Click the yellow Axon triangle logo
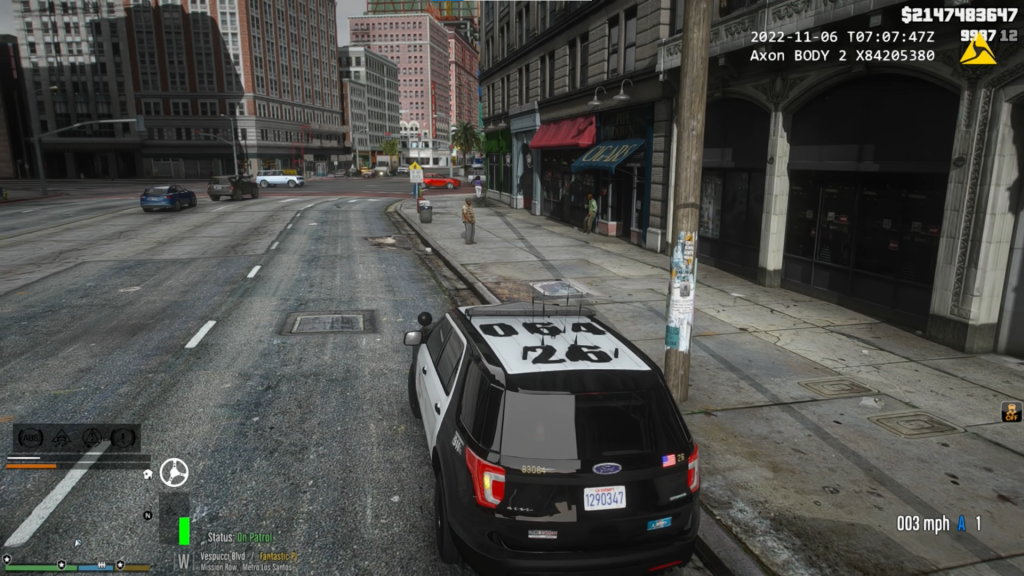Image resolution: width=1024 pixels, height=576 pixels. pyautogui.click(x=977, y=51)
